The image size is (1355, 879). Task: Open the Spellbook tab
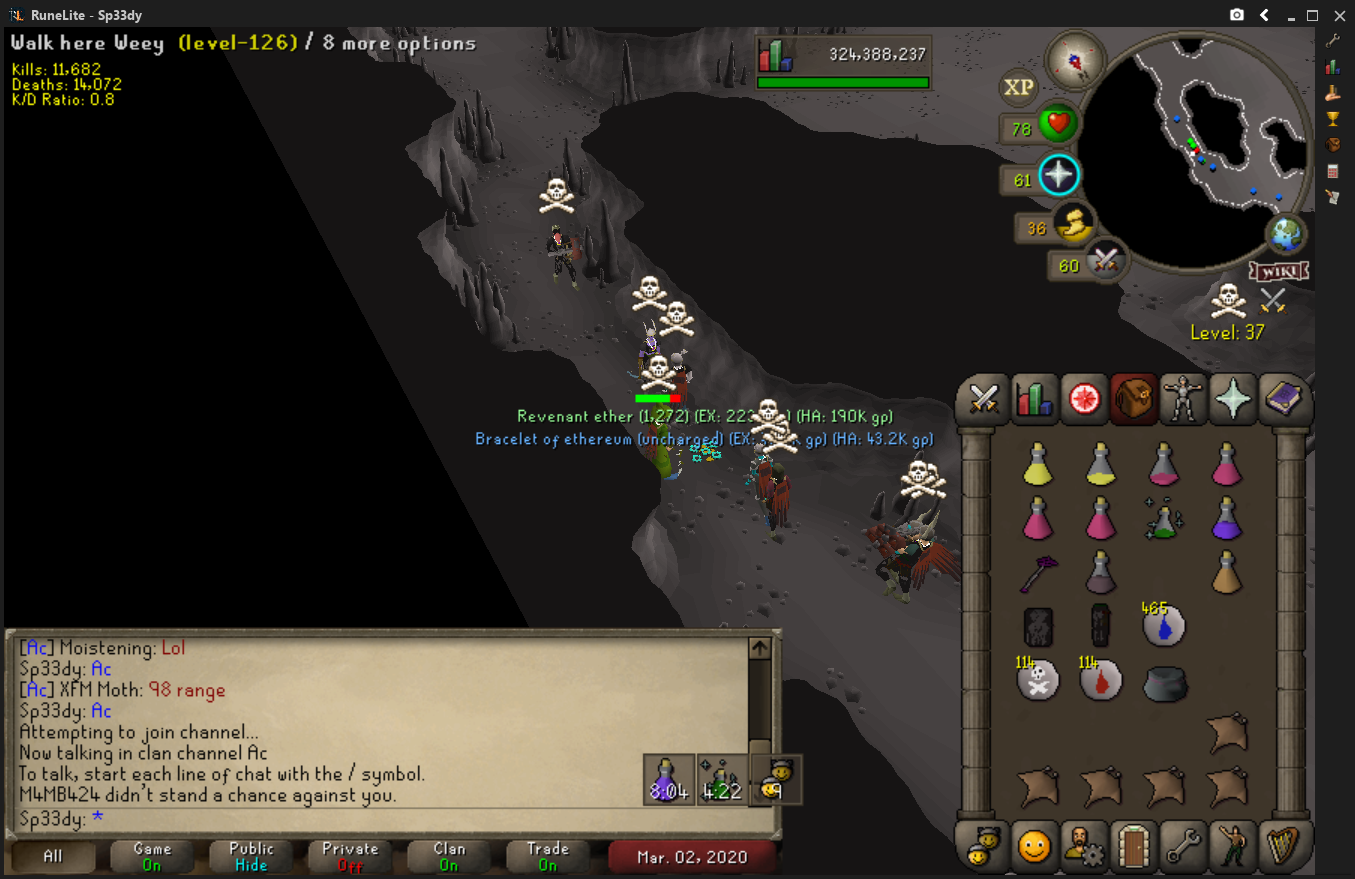click(1282, 400)
